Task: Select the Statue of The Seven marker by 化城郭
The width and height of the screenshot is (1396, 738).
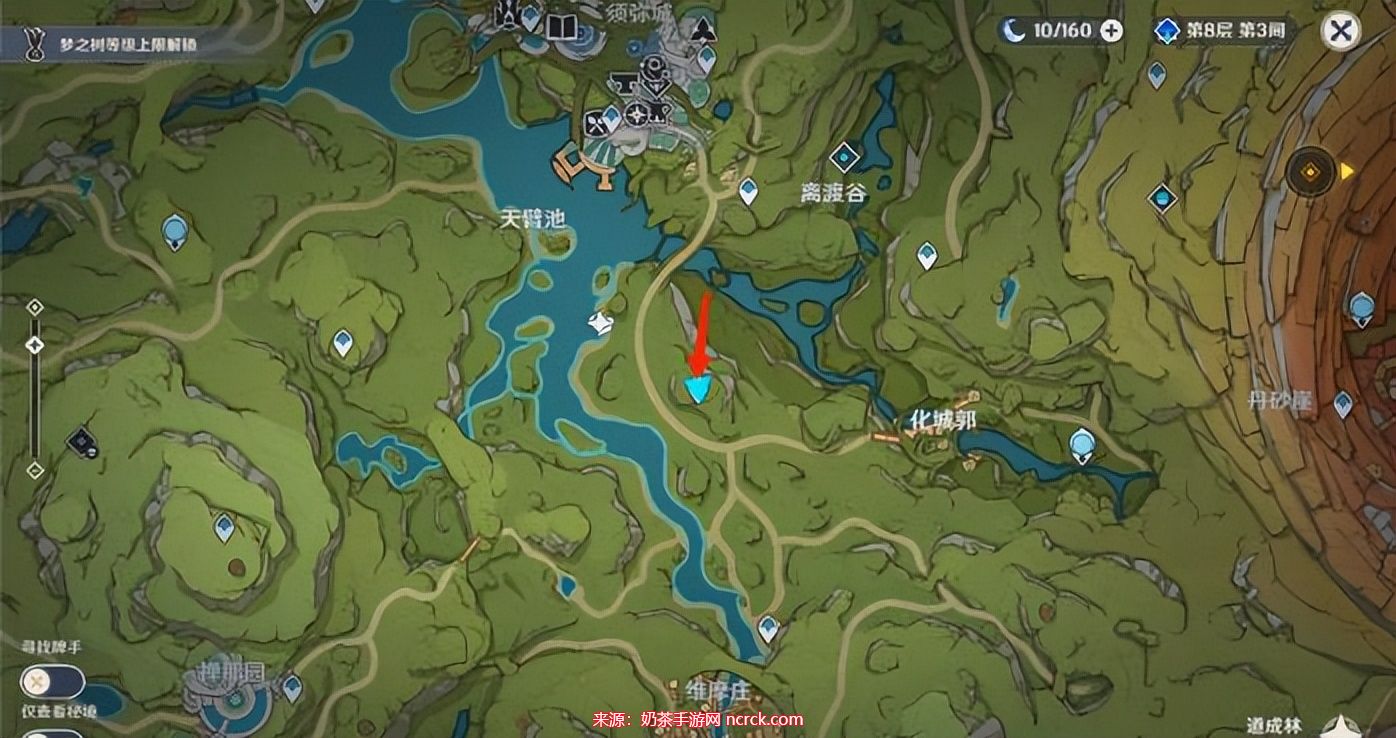Action: (1082, 444)
